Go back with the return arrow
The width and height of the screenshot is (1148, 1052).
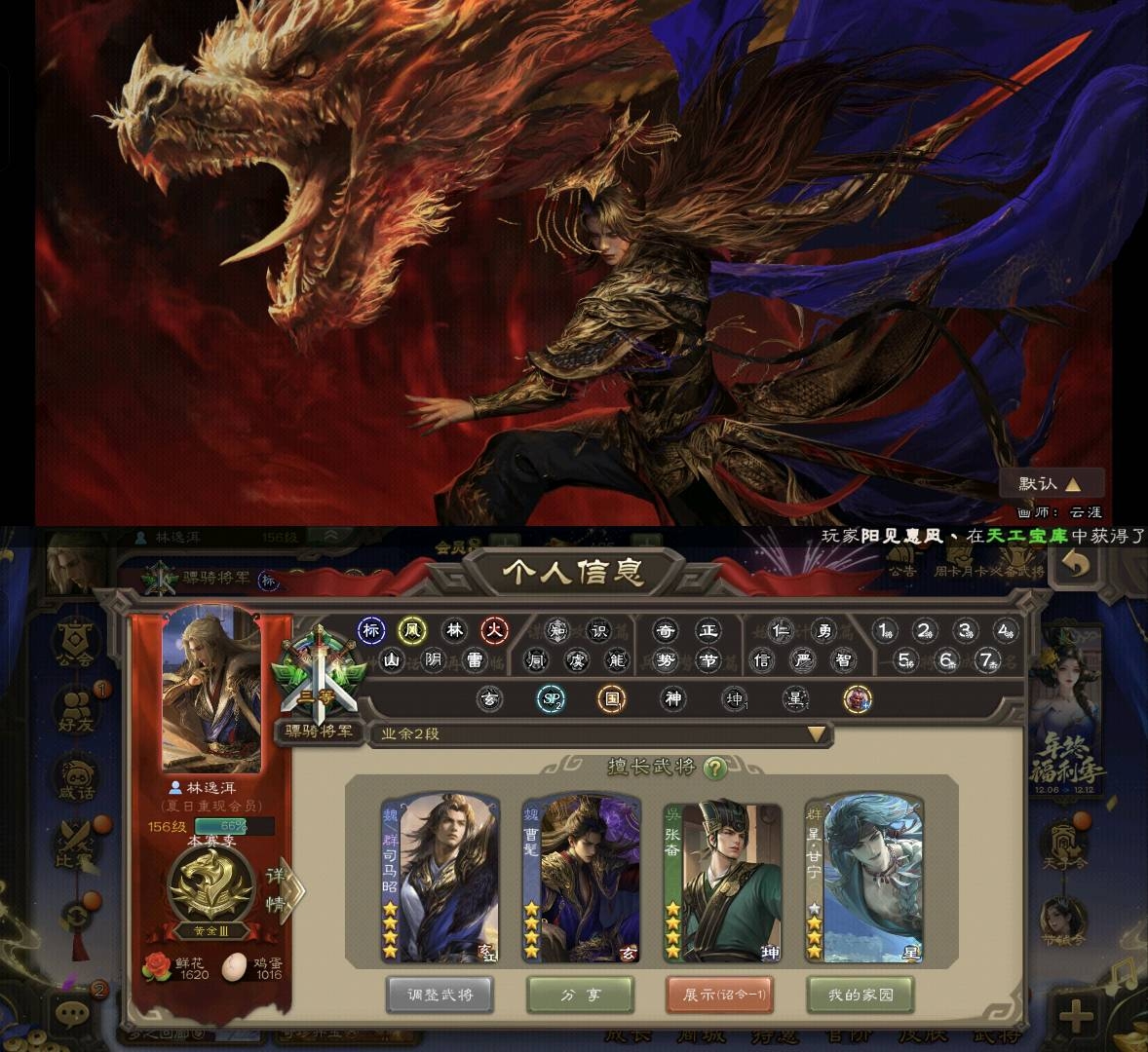click(x=1076, y=565)
